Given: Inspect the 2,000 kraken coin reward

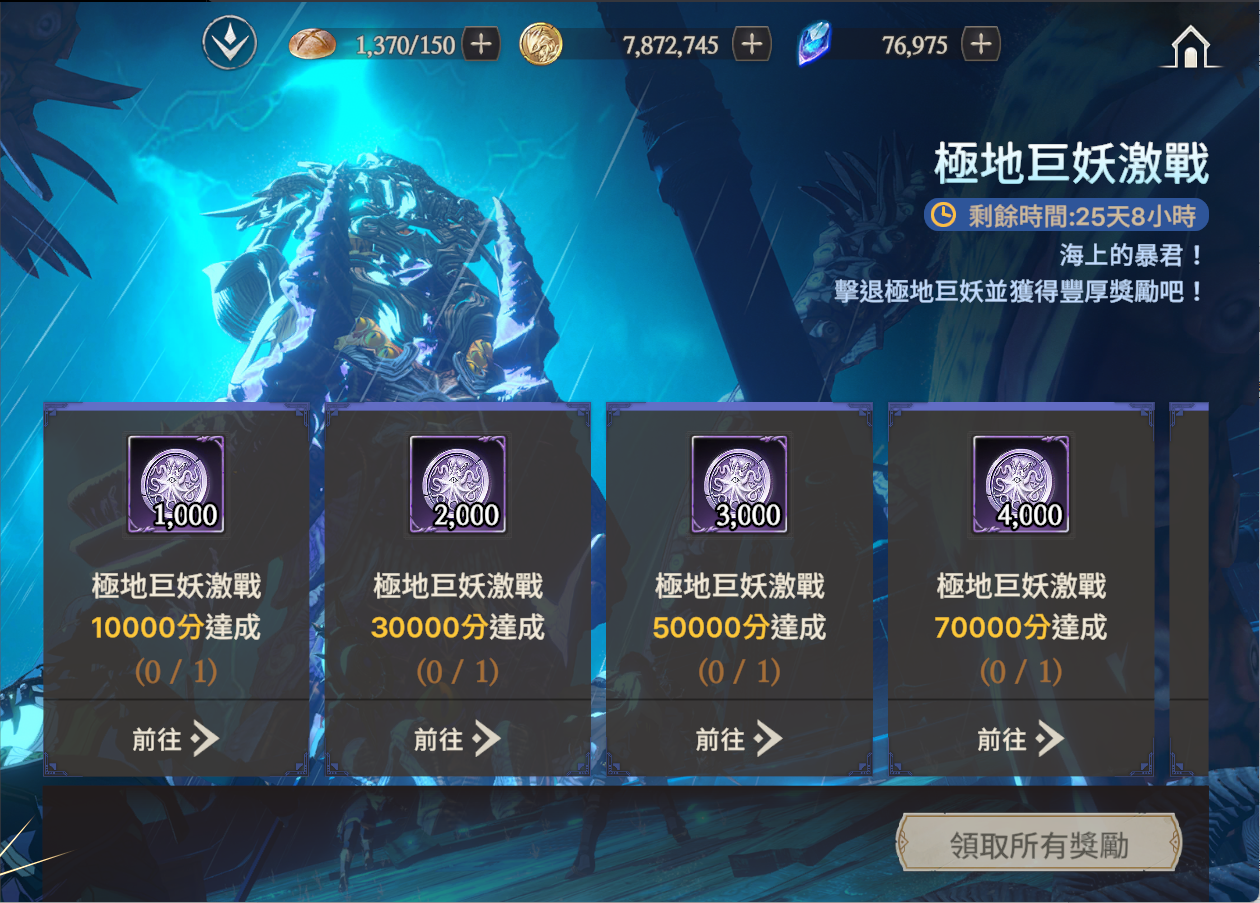Looking at the screenshot, I should (x=458, y=484).
